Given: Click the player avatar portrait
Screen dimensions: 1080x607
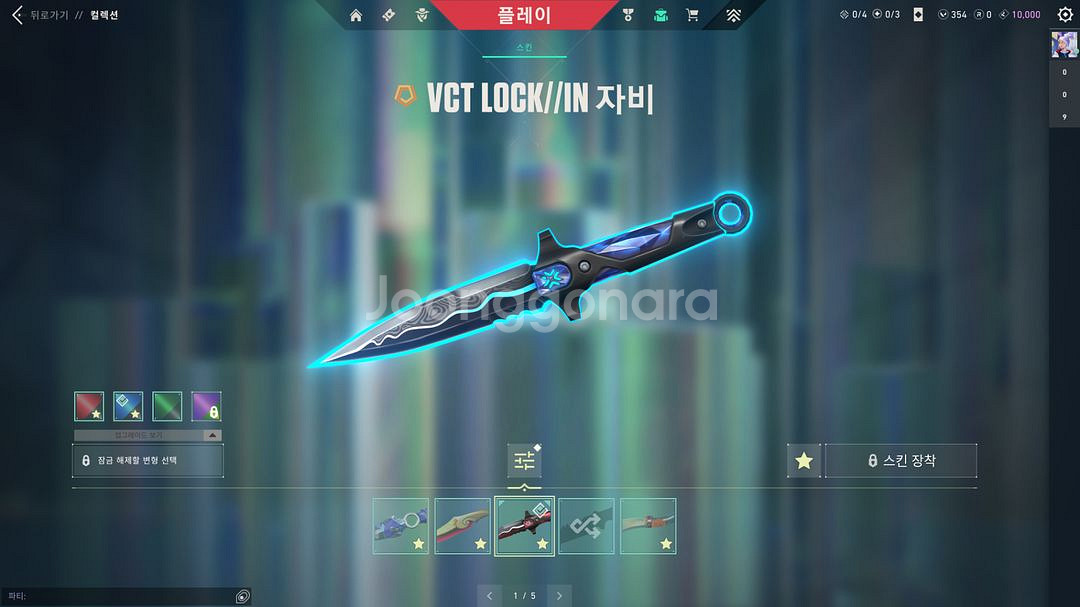Looking at the screenshot, I should (x=1063, y=45).
